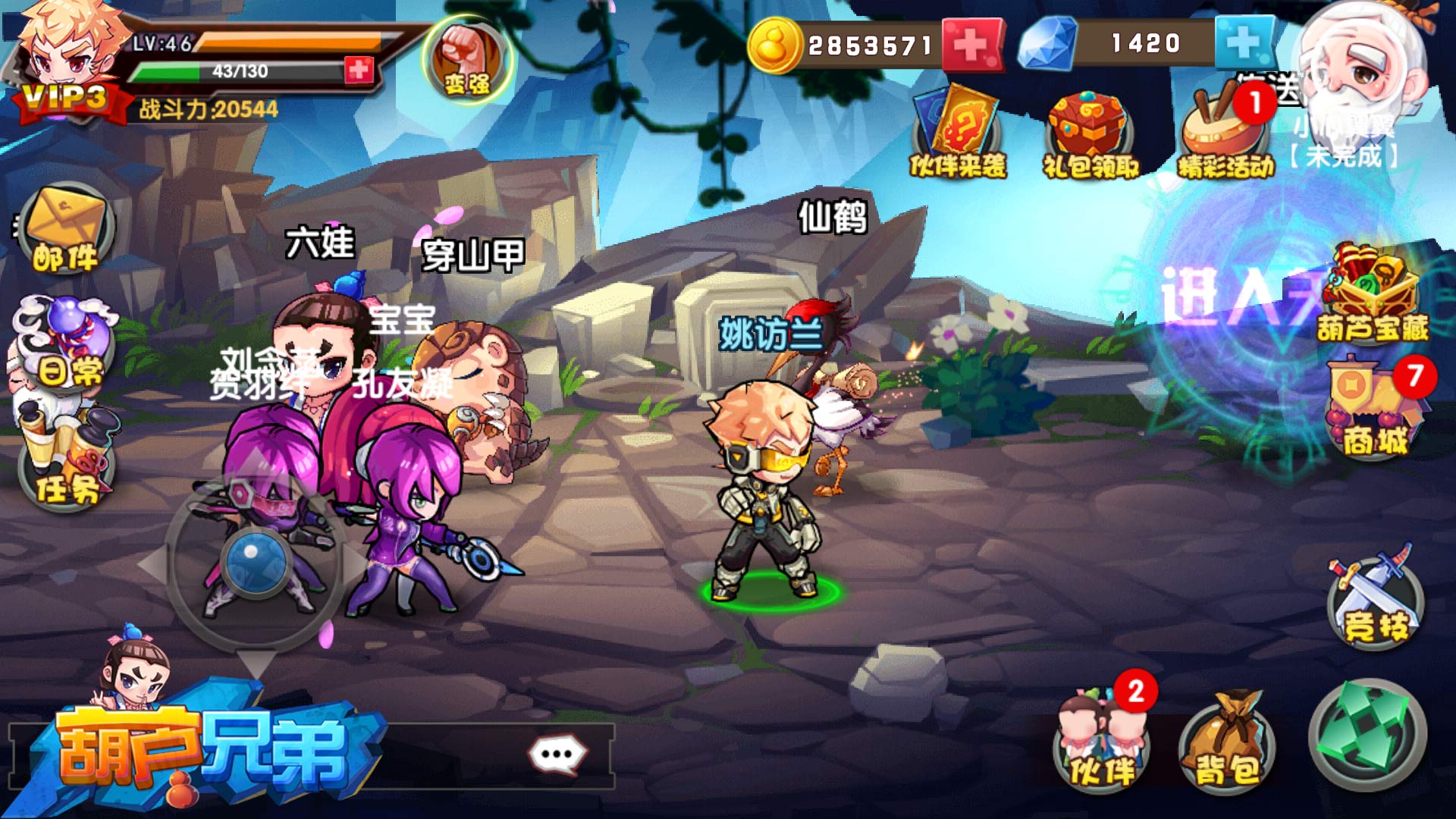
Task: Add diamonds with the blue plus button
Action: point(1243,42)
